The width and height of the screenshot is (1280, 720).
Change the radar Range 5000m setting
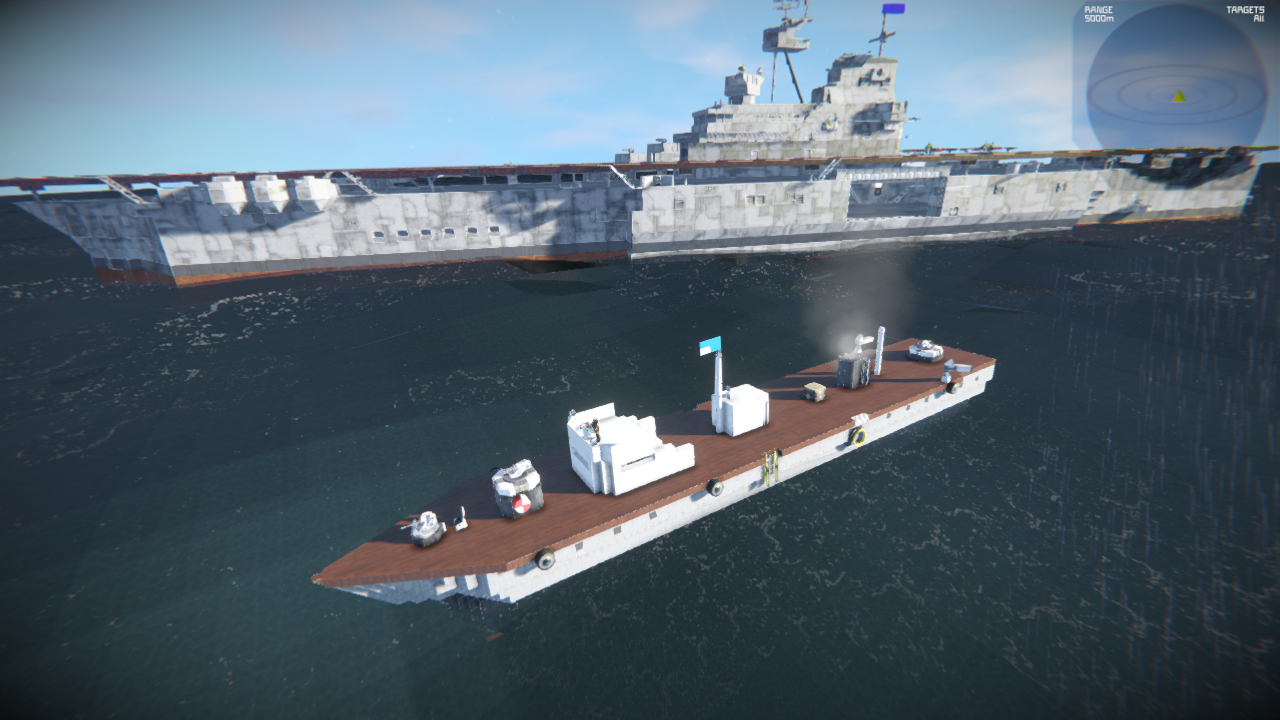click(x=1098, y=14)
